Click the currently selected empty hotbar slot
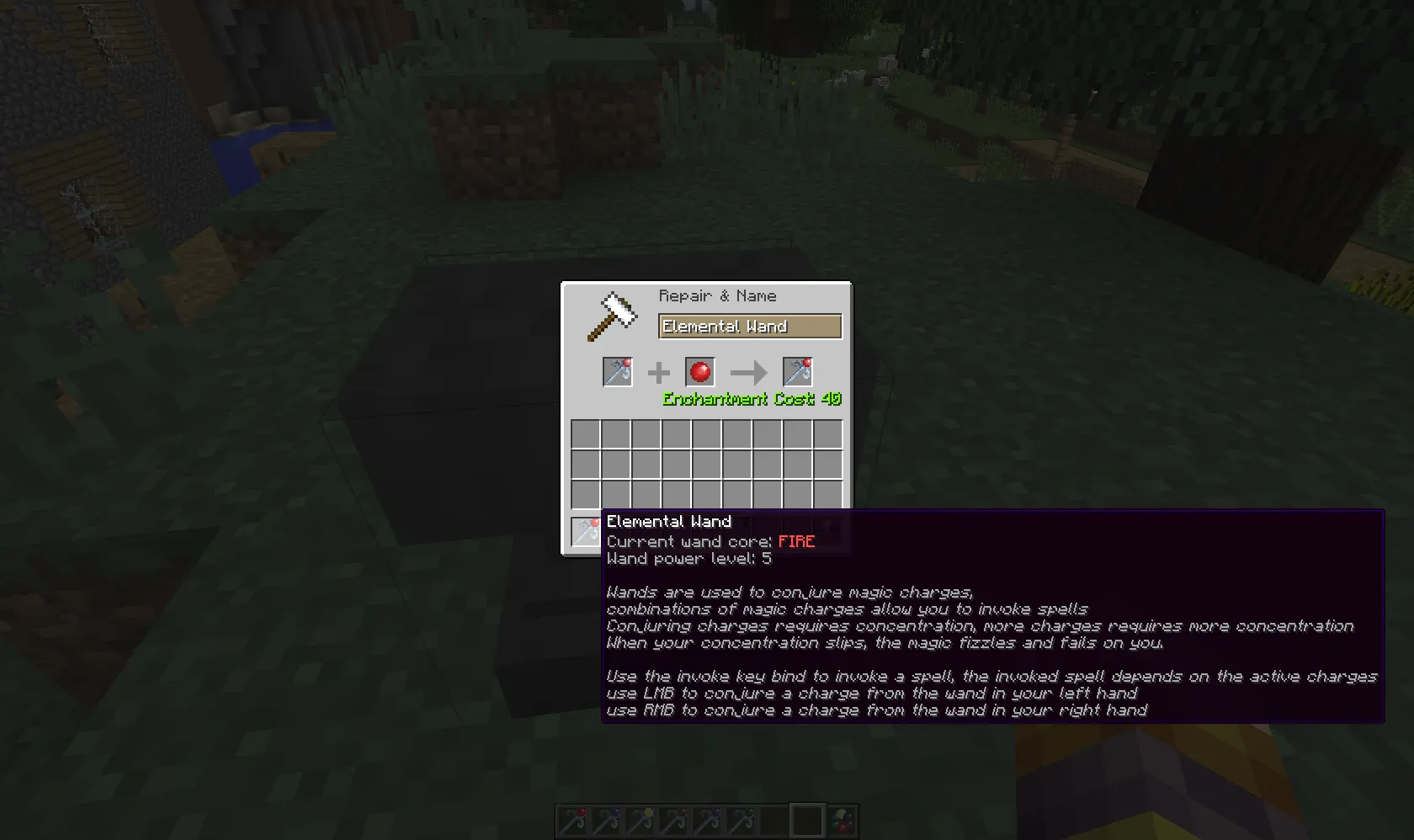Image resolution: width=1414 pixels, height=840 pixels. pos(808,821)
